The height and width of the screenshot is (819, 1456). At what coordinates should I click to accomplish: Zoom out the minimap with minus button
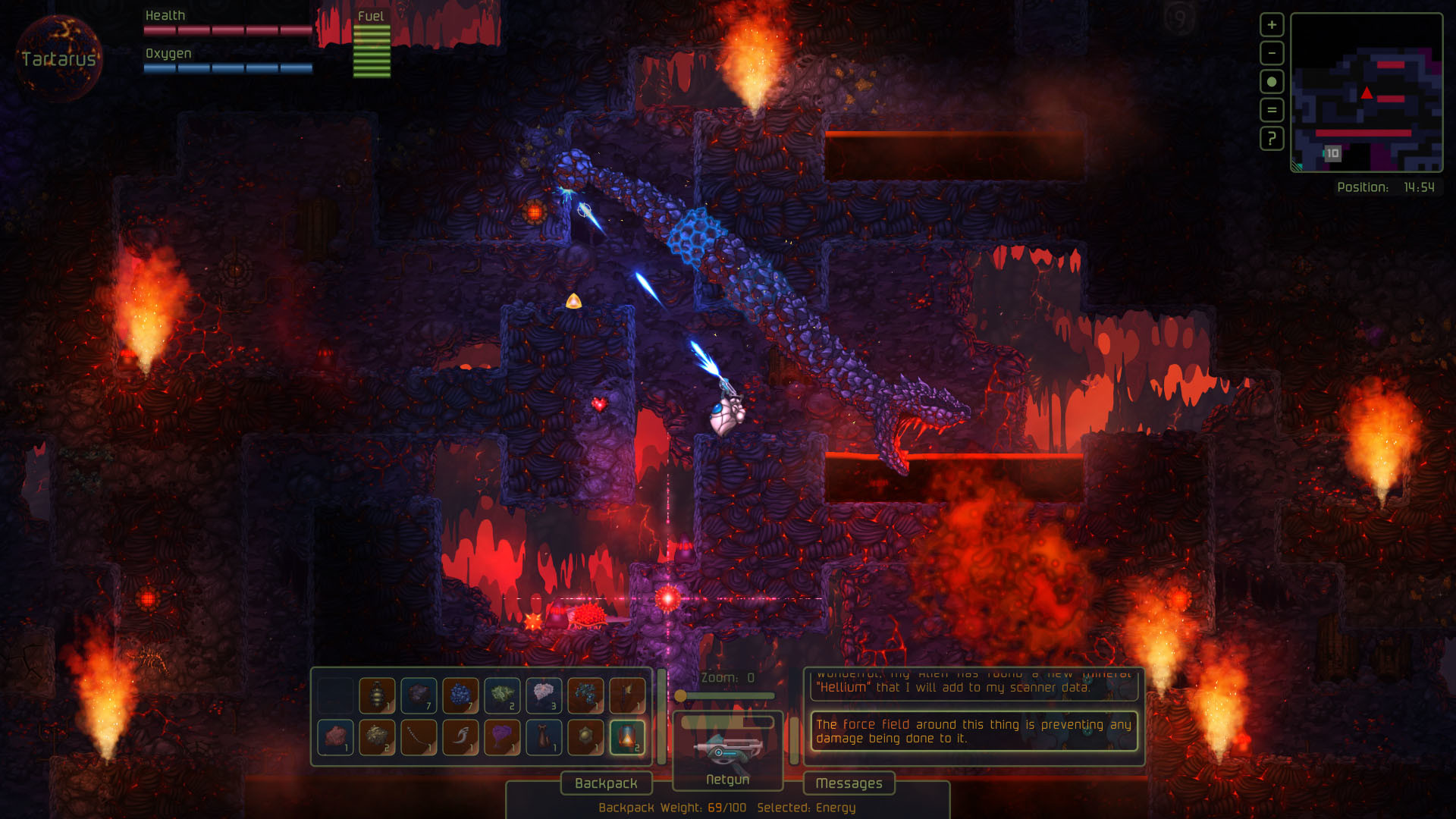tap(1271, 53)
